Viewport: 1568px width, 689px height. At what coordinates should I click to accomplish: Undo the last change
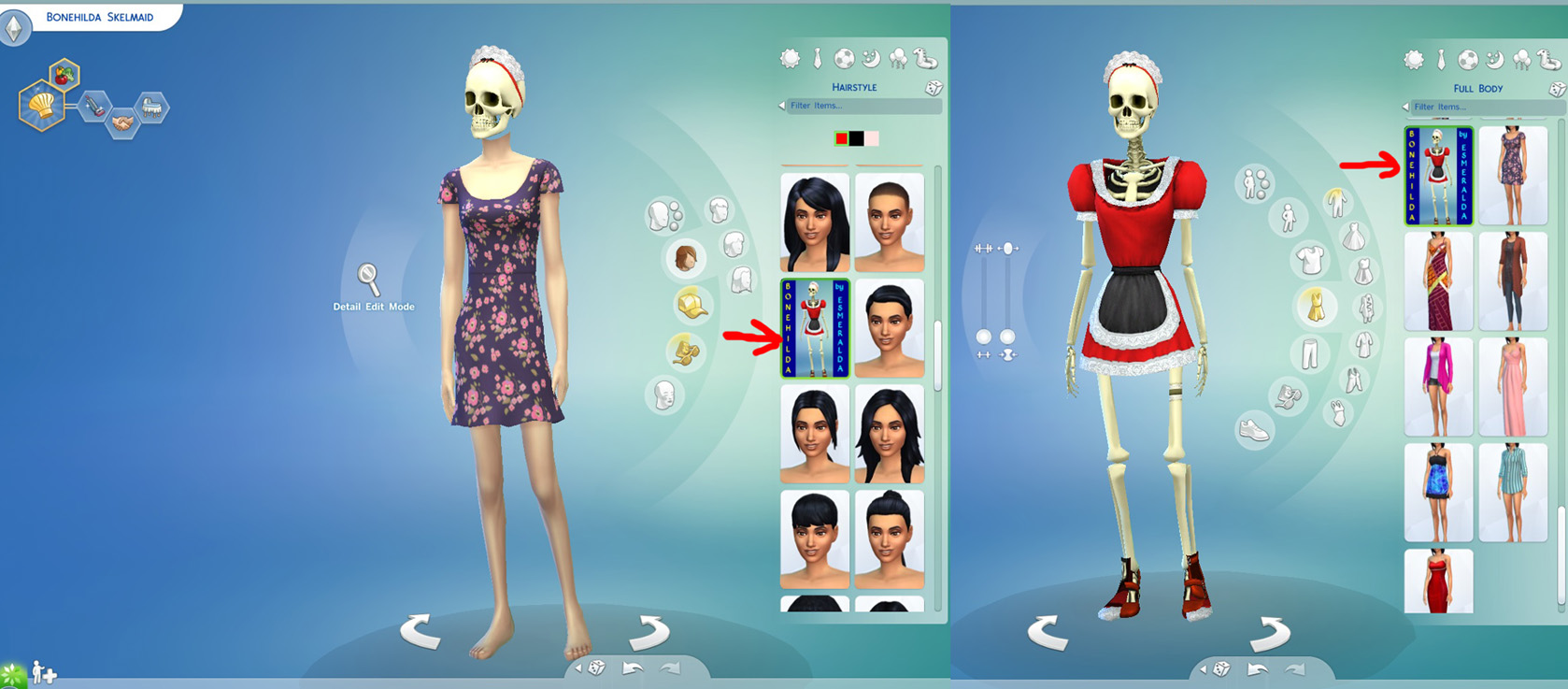click(x=632, y=667)
